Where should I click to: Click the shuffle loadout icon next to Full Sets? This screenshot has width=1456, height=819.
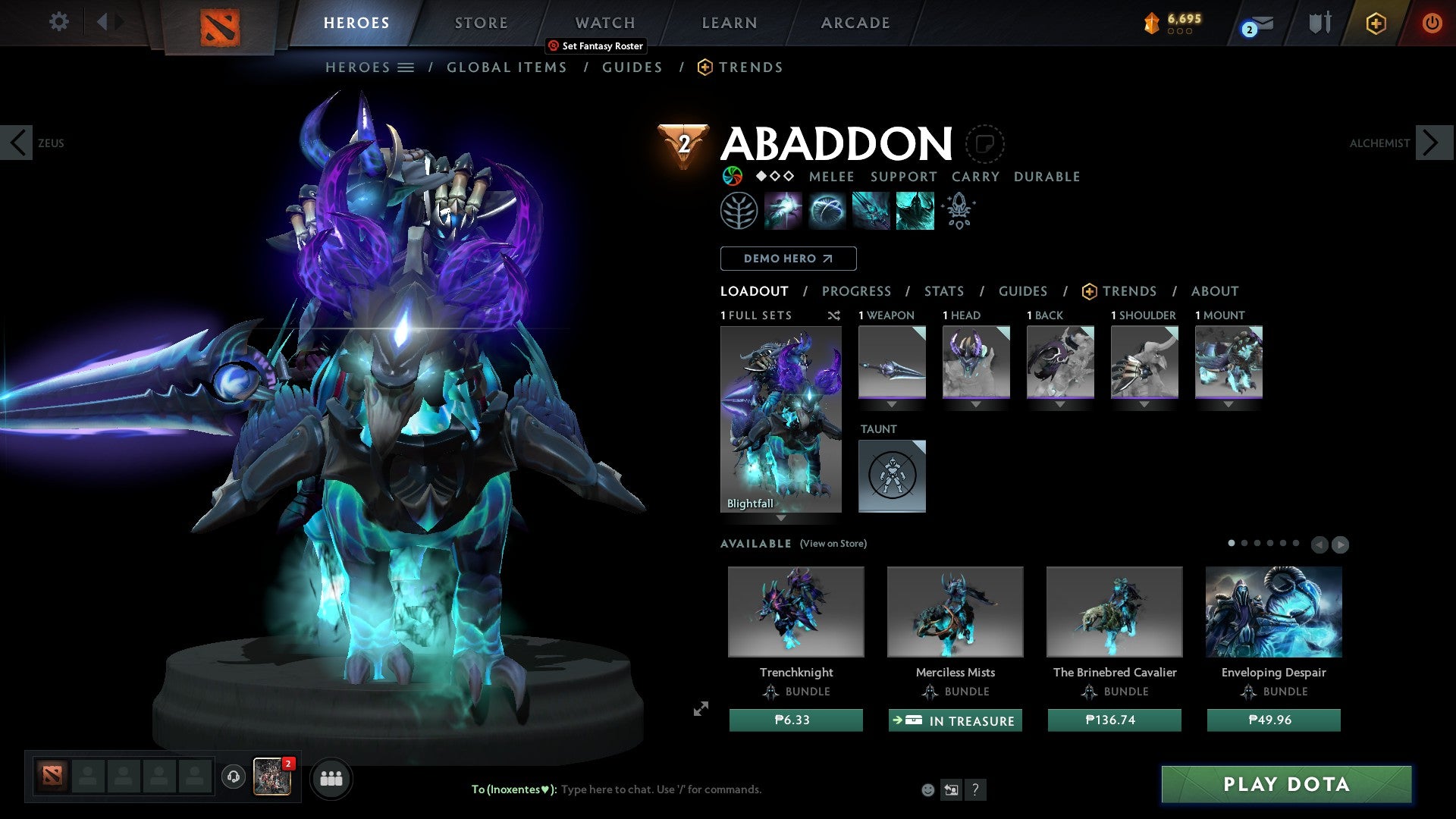834,315
